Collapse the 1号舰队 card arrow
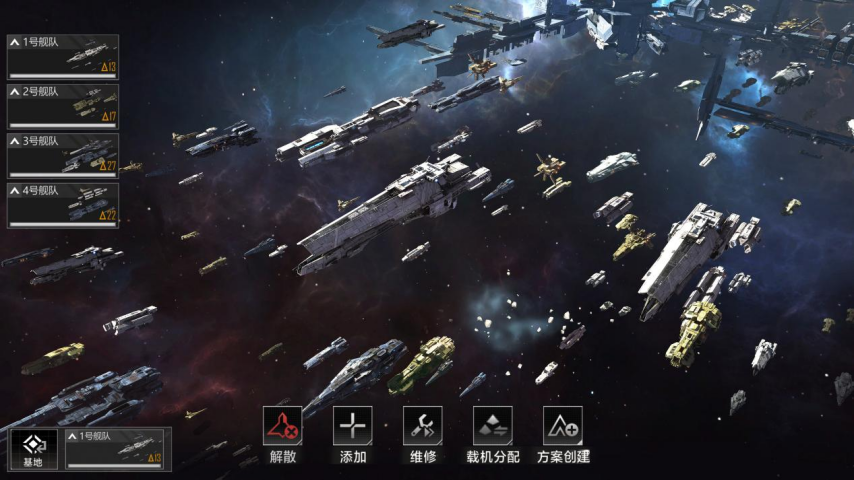The width and height of the screenshot is (854, 480). point(15,43)
